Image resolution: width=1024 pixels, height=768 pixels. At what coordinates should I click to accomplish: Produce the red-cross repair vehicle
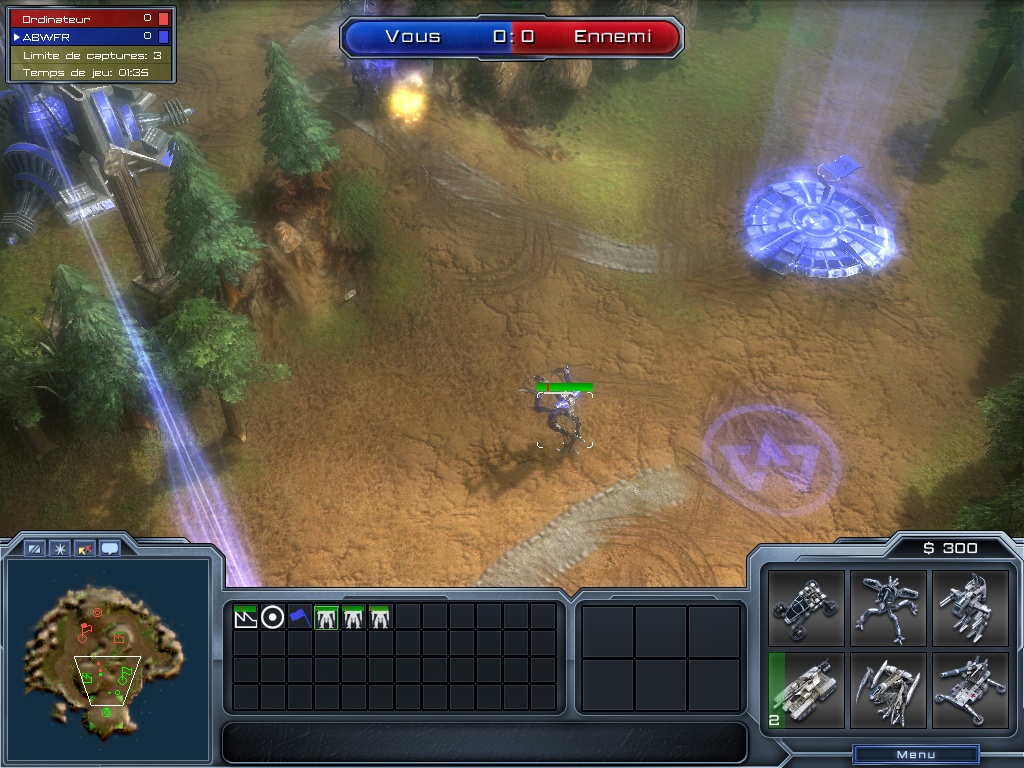pyautogui.click(x=969, y=691)
